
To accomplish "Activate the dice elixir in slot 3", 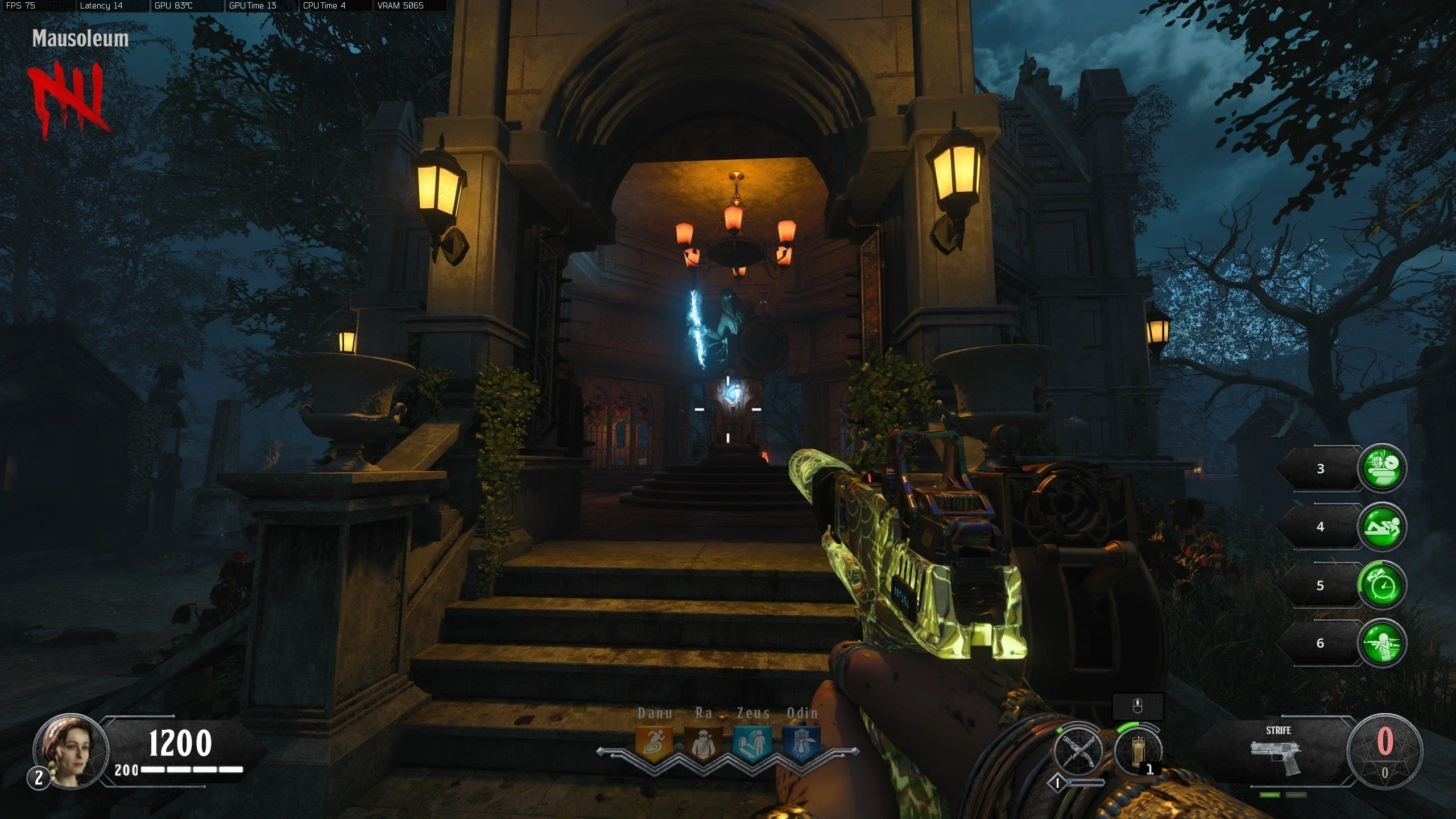I will click(1382, 468).
